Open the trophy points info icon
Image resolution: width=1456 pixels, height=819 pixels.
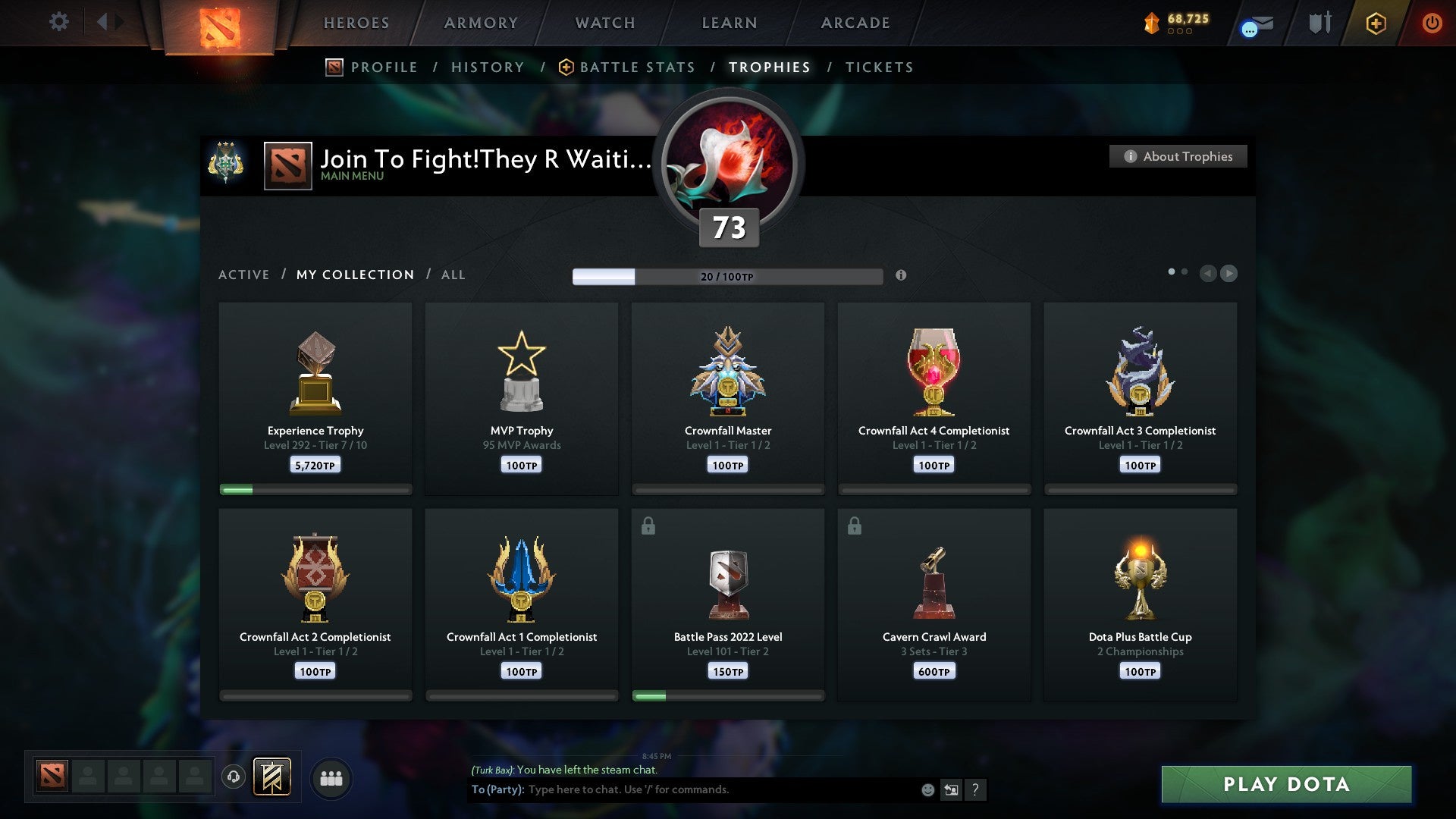(x=901, y=276)
